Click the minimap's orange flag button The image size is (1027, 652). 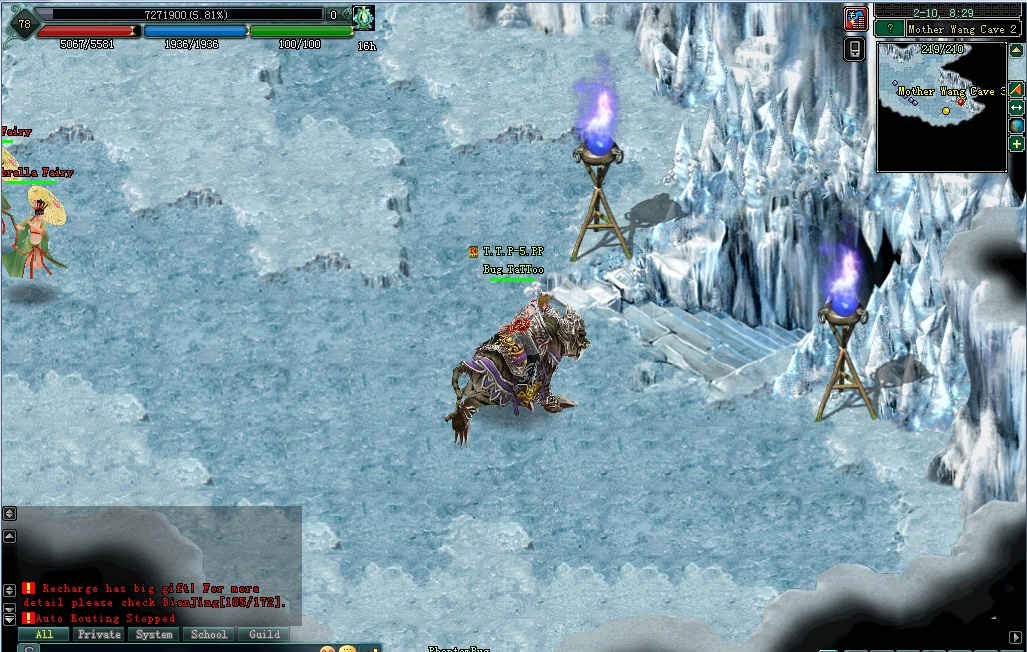[x=1016, y=89]
